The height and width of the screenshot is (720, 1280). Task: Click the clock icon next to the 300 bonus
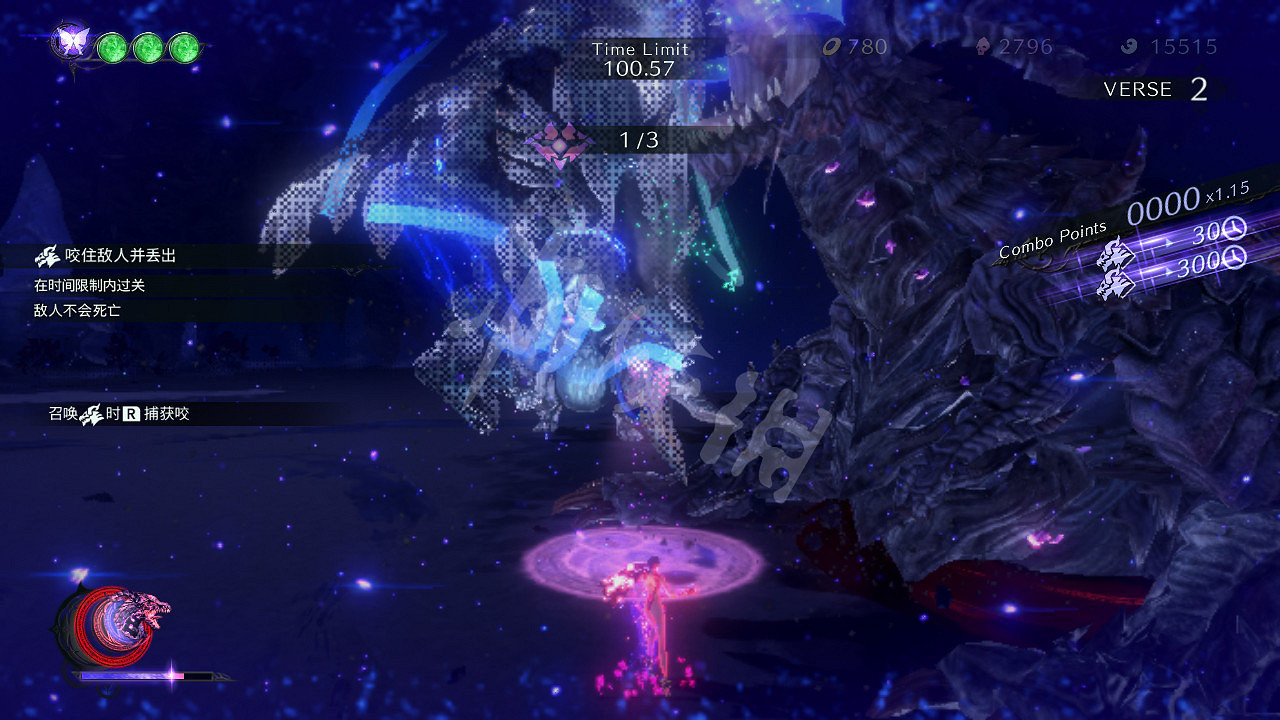pyautogui.click(x=1234, y=257)
